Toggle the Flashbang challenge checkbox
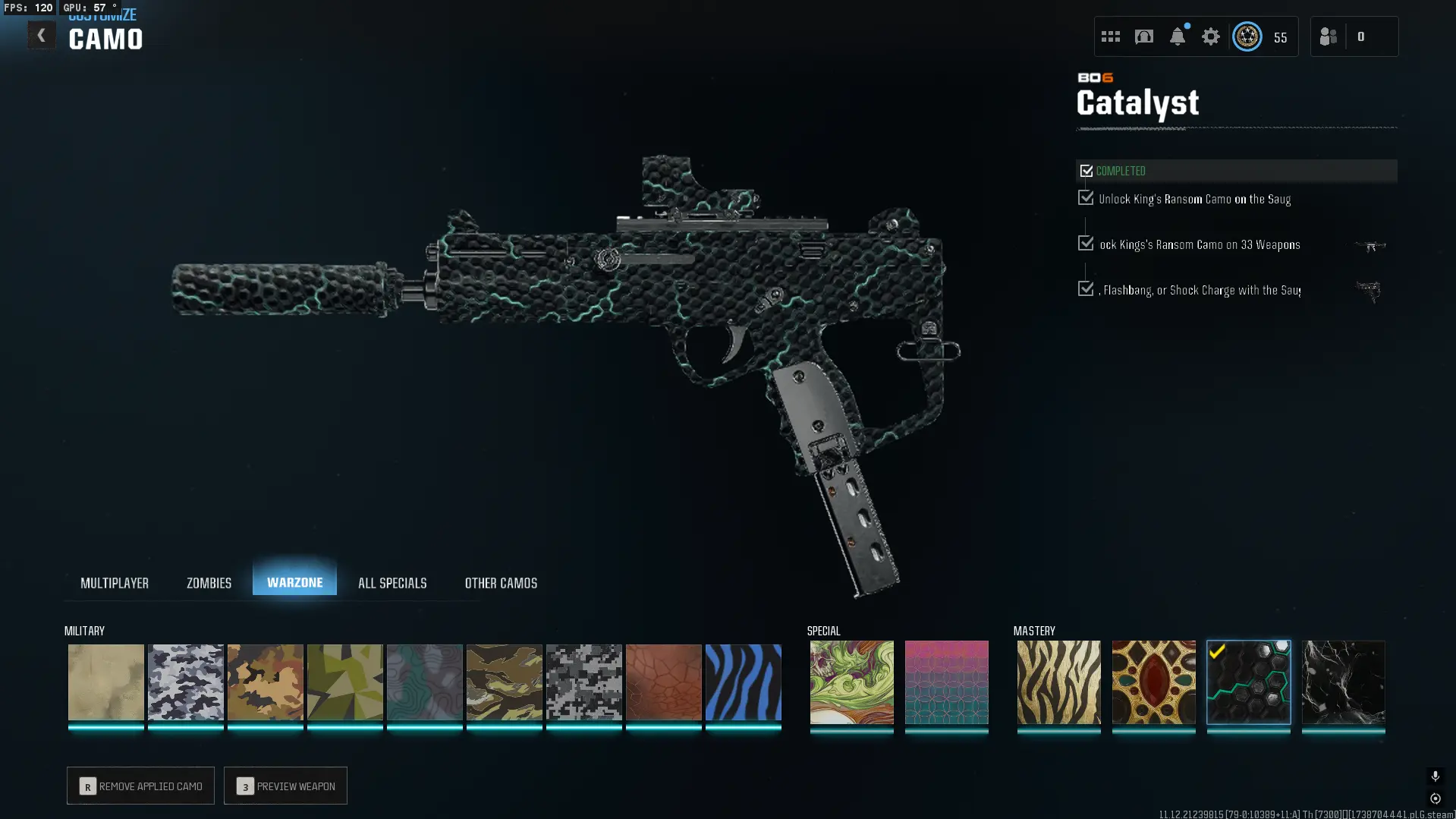Screen dimensions: 1456x819 pos(1084,288)
